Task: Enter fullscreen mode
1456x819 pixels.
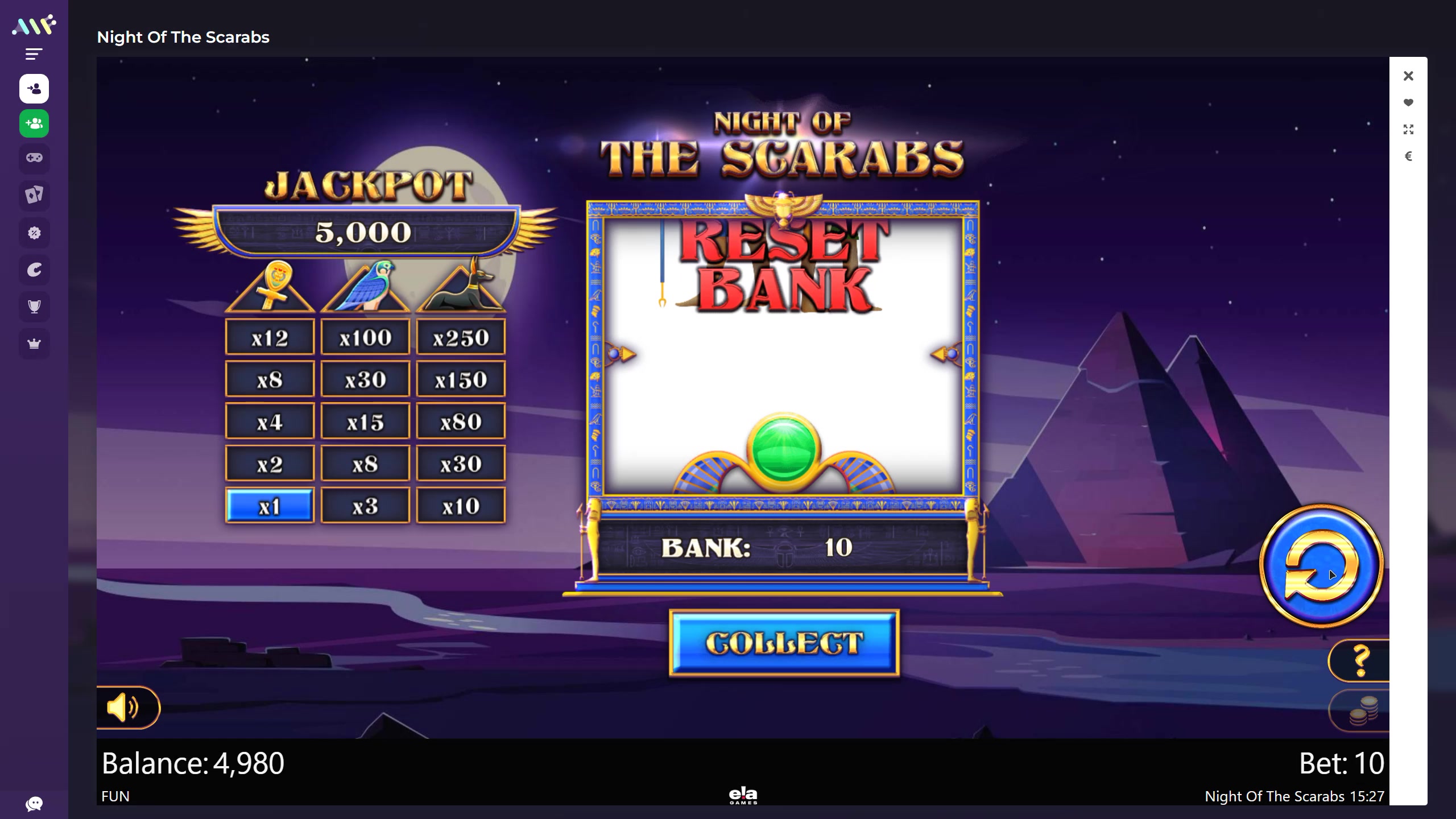Action: tap(1408, 130)
